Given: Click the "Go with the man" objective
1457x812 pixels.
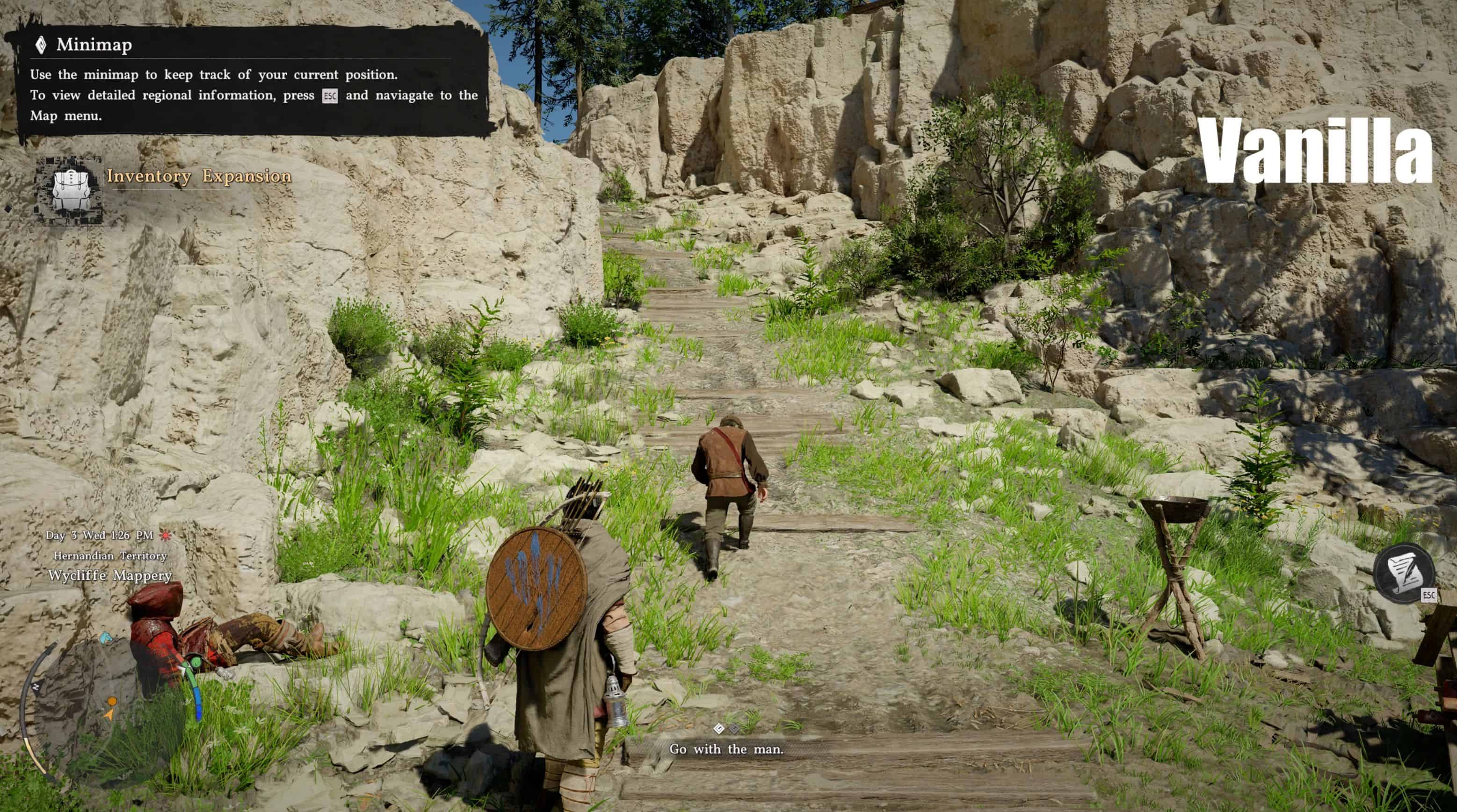Looking at the screenshot, I should point(726,749).
